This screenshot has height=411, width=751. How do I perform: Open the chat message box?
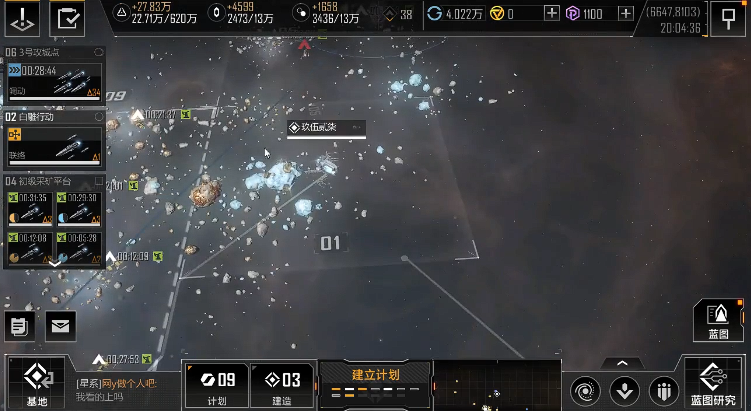pyautogui.click(x=125, y=390)
